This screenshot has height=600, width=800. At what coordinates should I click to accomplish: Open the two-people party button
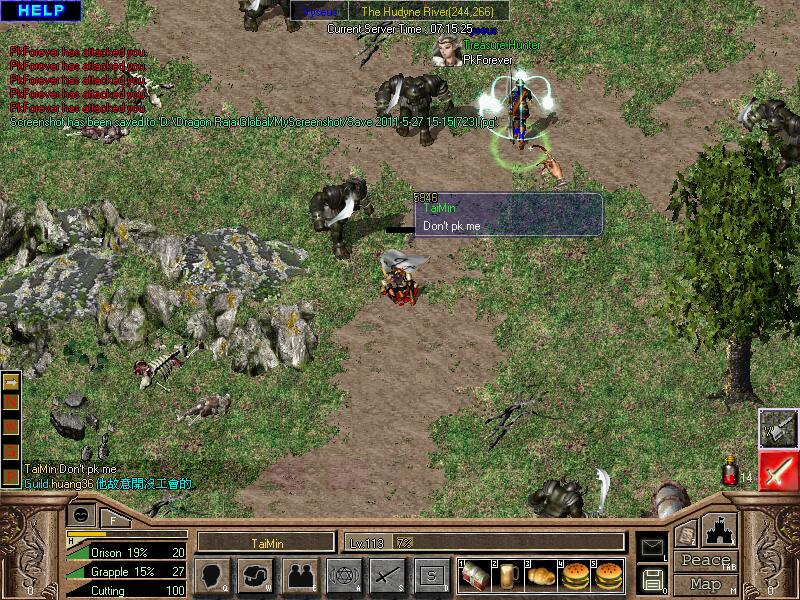(x=299, y=575)
